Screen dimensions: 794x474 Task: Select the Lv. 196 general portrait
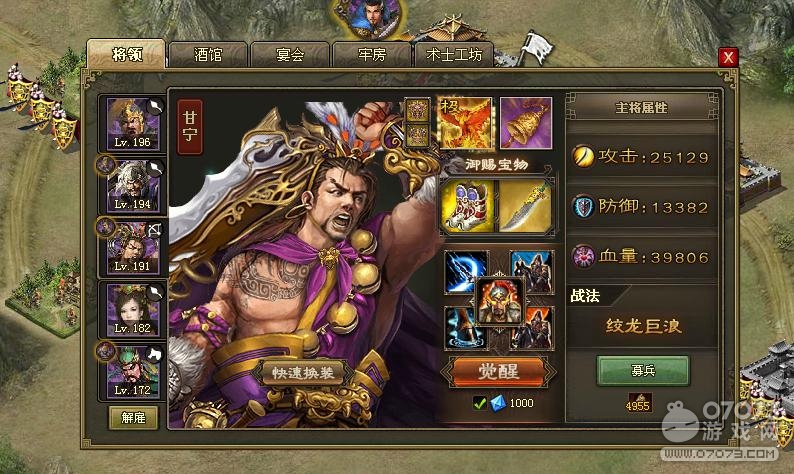pos(133,122)
